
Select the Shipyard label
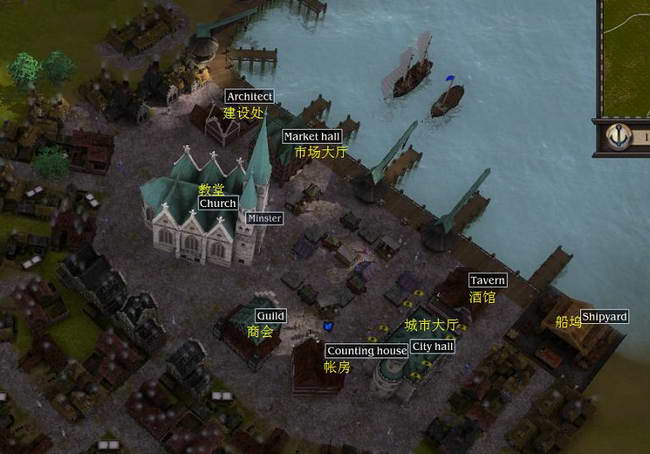coord(605,317)
